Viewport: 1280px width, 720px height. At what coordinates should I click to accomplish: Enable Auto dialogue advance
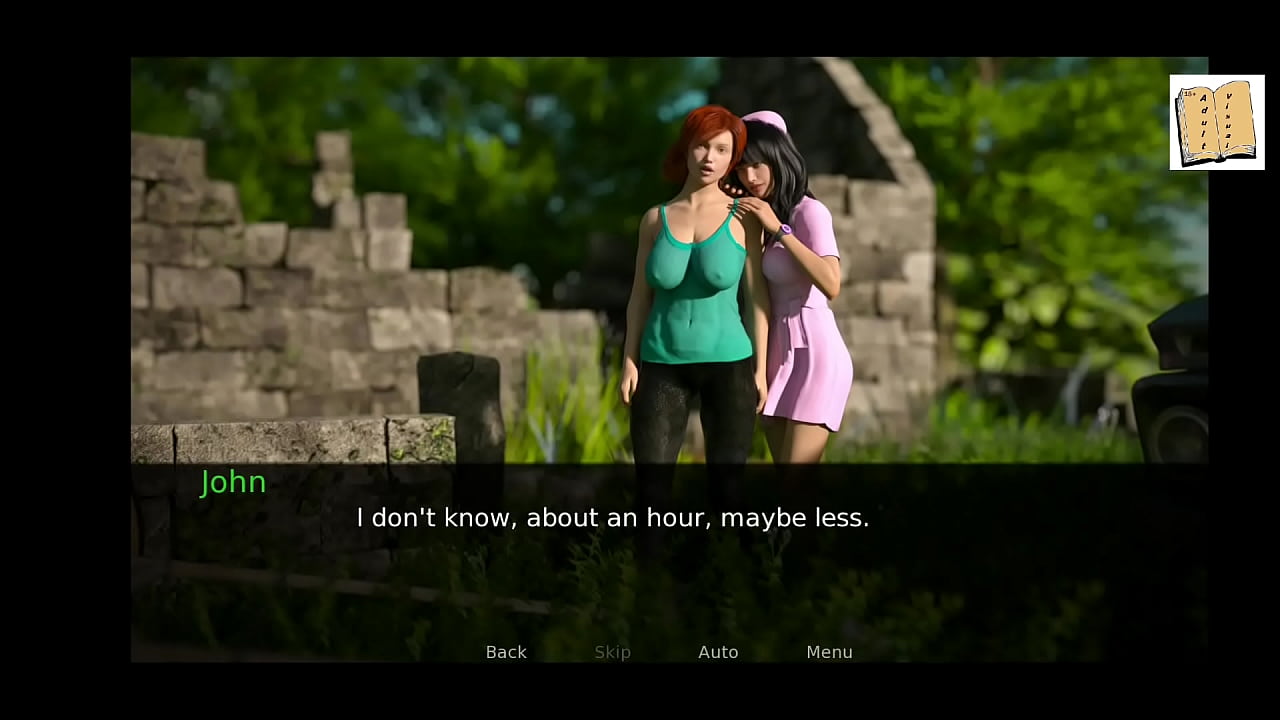coord(718,652)
